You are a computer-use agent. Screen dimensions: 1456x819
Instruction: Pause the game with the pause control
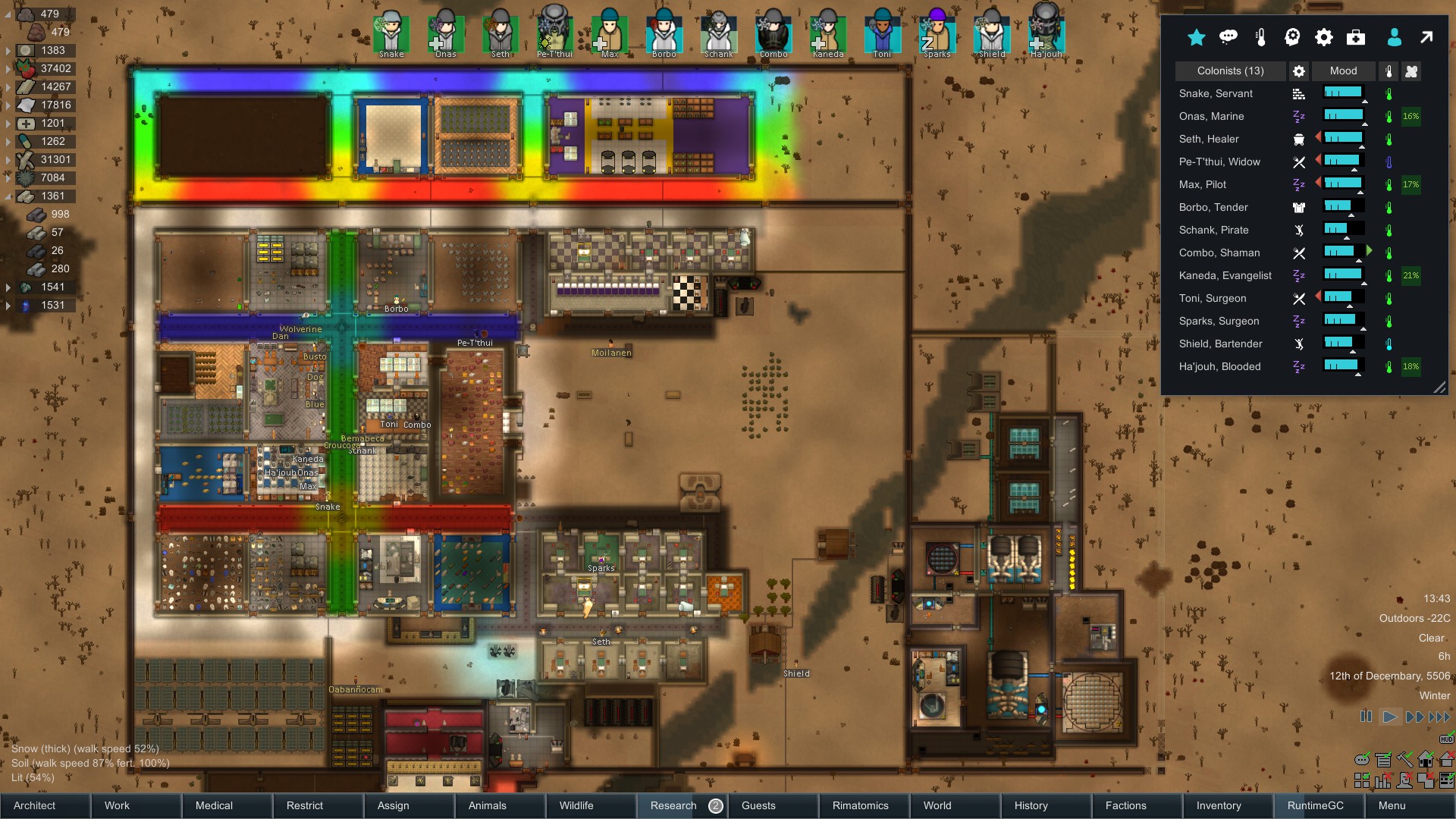point(1367,716)
